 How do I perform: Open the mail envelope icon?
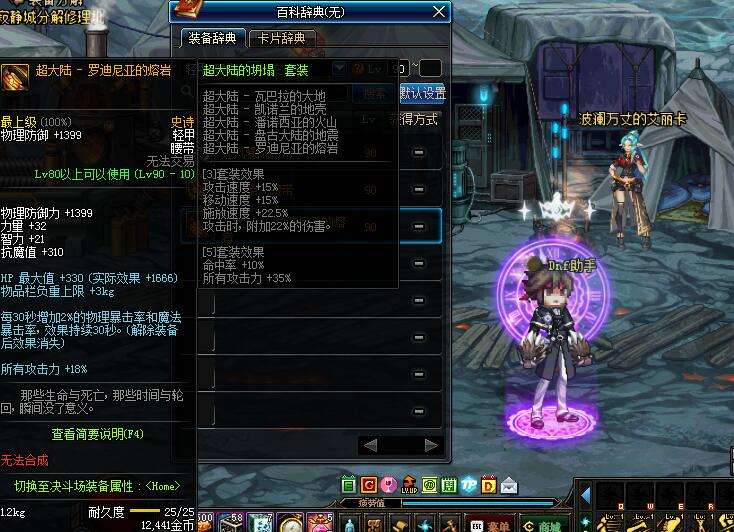pyautogui.click(x=509, y=486)
